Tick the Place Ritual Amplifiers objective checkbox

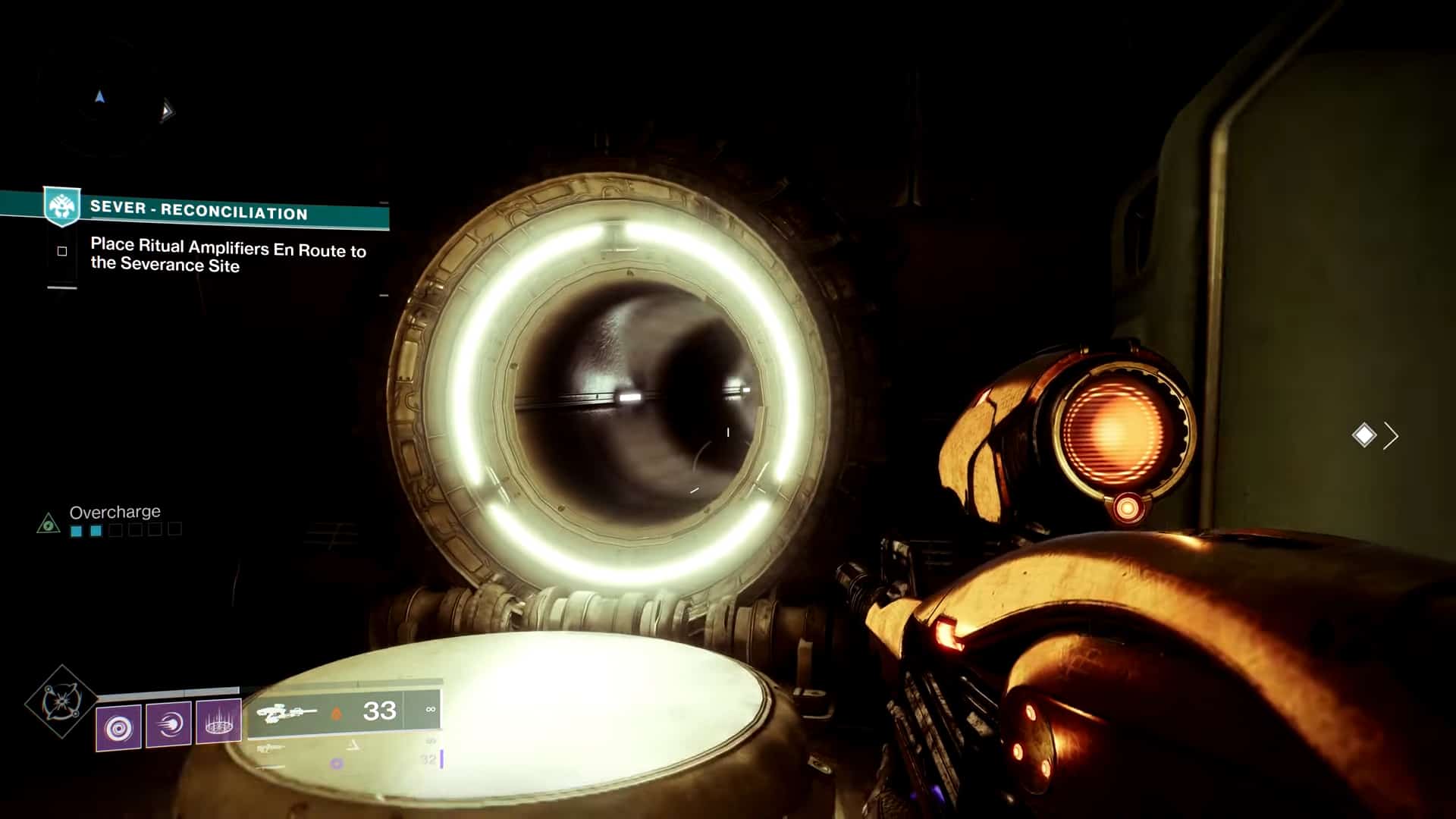(x=62, y=249)
